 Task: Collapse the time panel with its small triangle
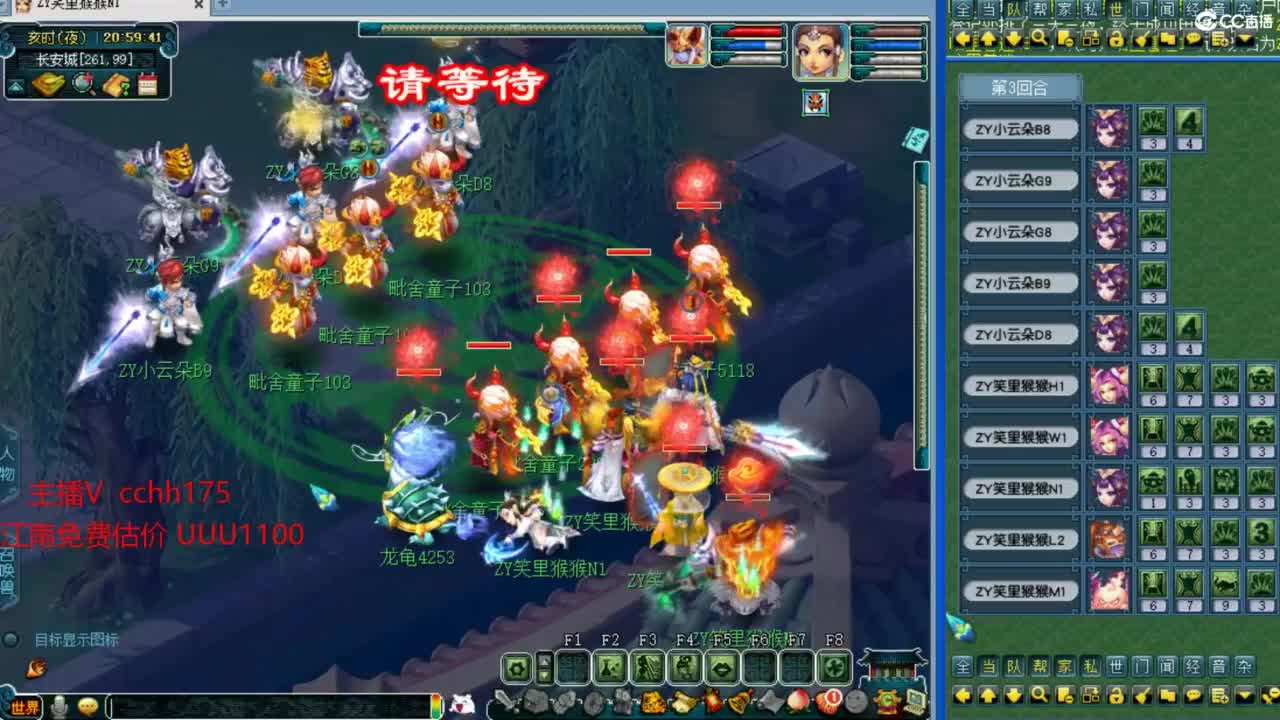(16, 86)
